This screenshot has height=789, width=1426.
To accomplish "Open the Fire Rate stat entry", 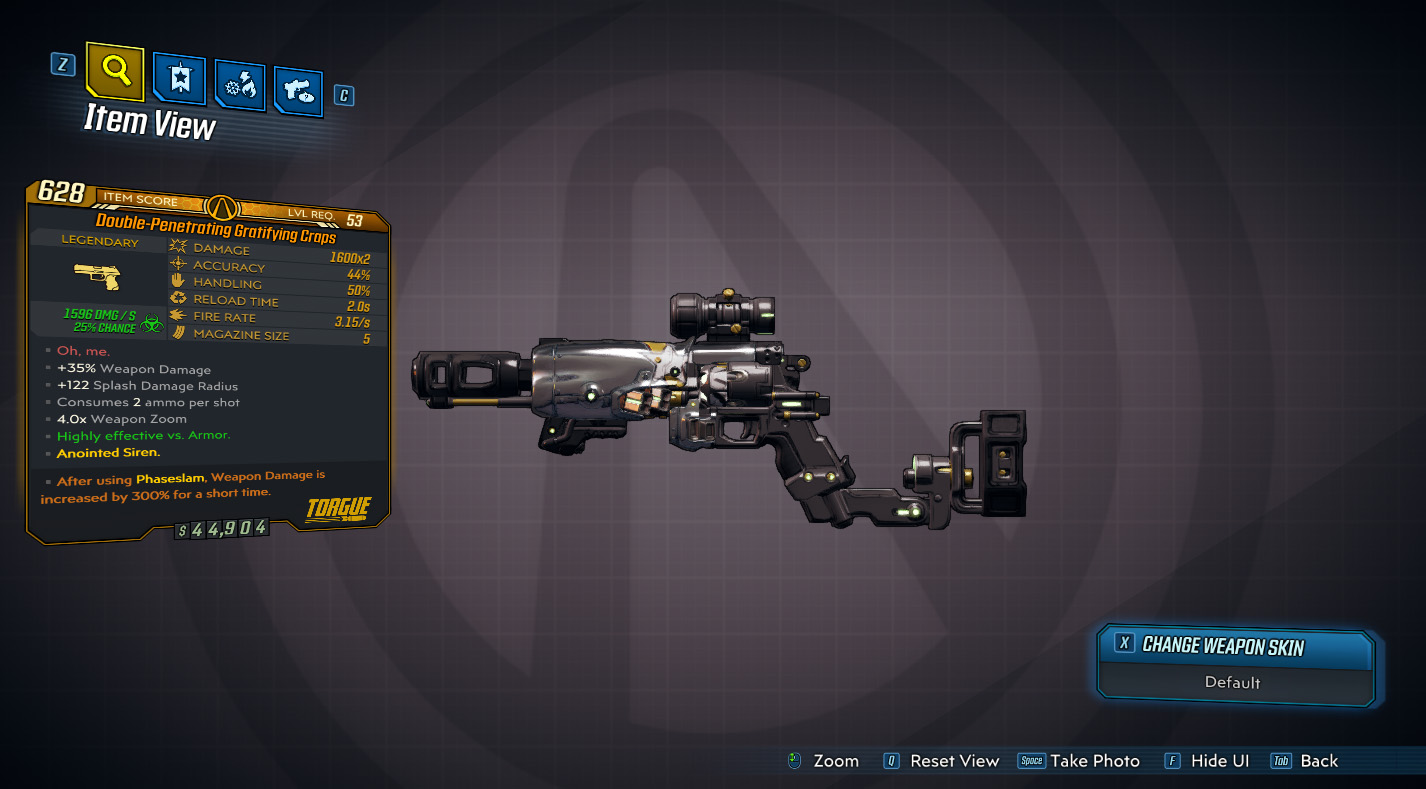I will click(x=179, y=317).
